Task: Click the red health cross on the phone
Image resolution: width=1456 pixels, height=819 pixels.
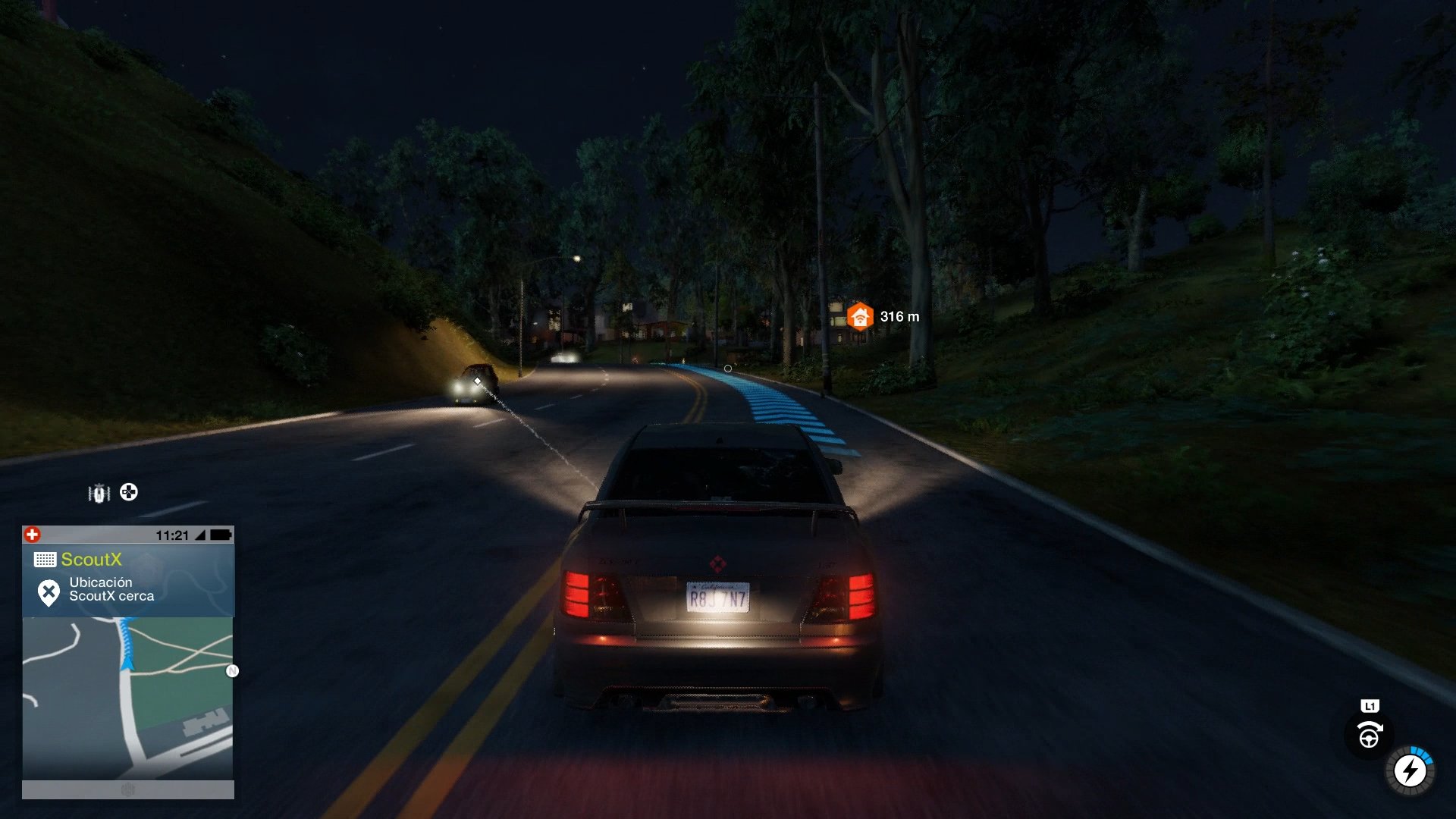Action: [x=32, y=533]
